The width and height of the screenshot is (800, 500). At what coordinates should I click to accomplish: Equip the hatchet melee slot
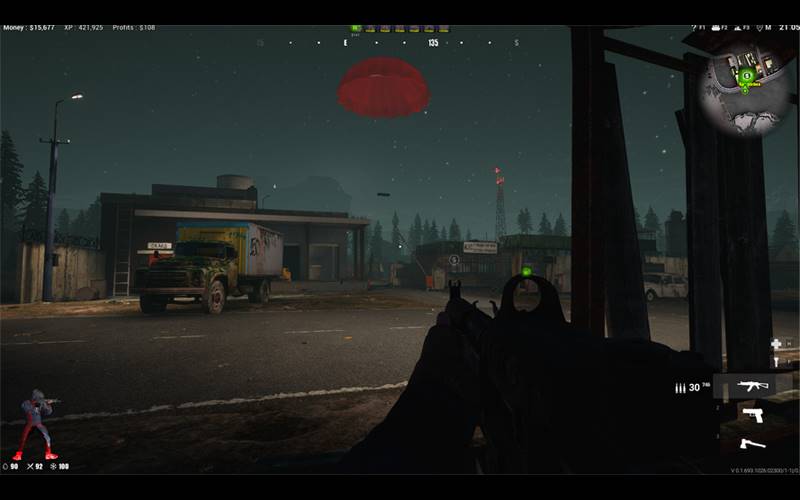(x=752, y=443)
